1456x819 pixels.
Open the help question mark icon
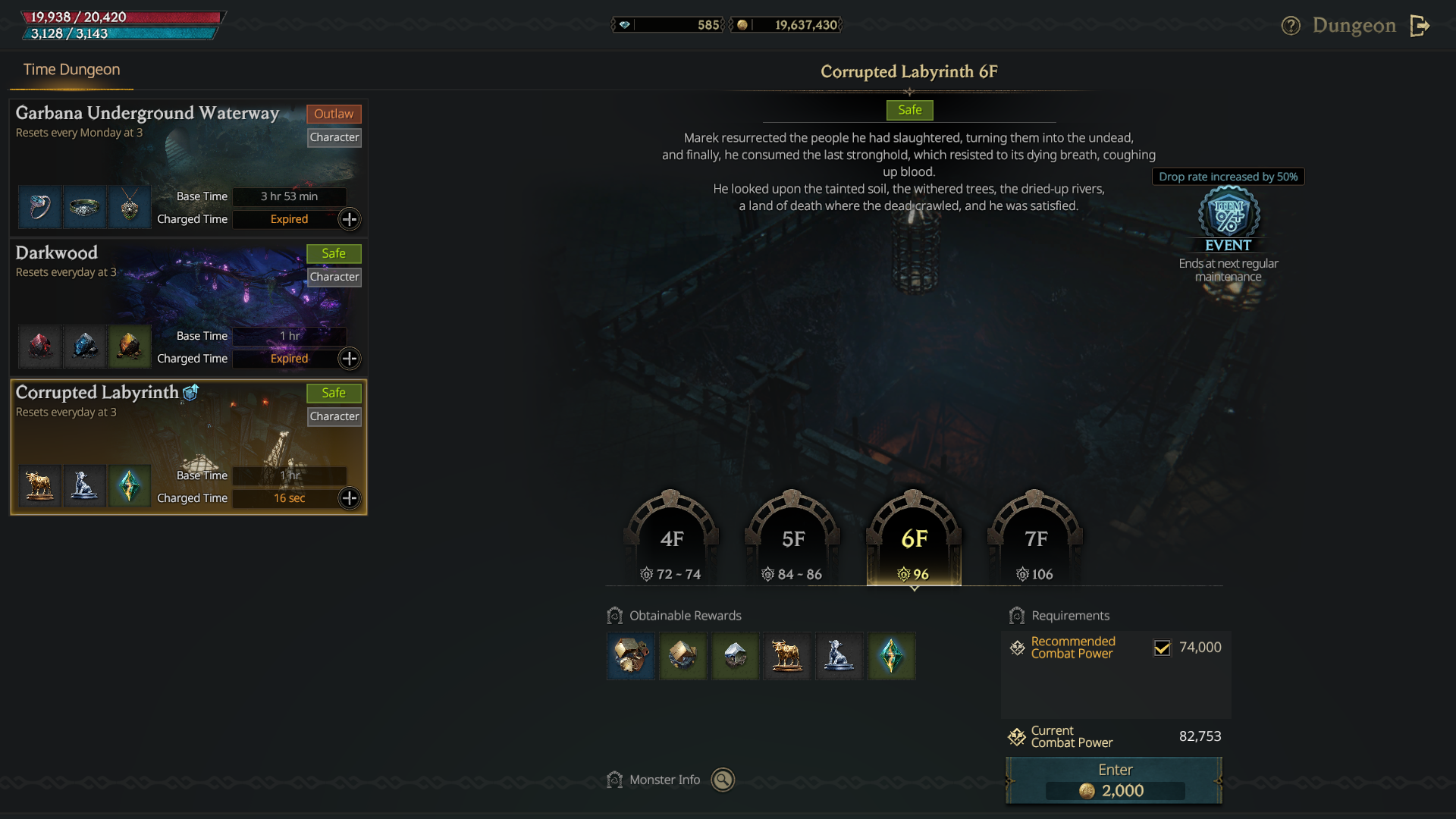[1291, 26]
